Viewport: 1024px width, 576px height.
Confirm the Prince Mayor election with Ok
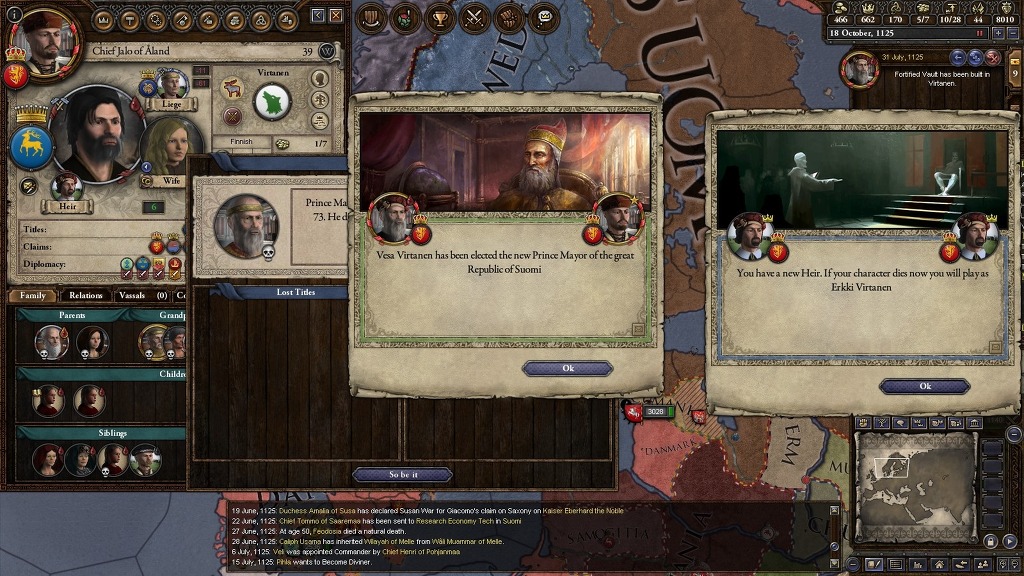[567, 368]
